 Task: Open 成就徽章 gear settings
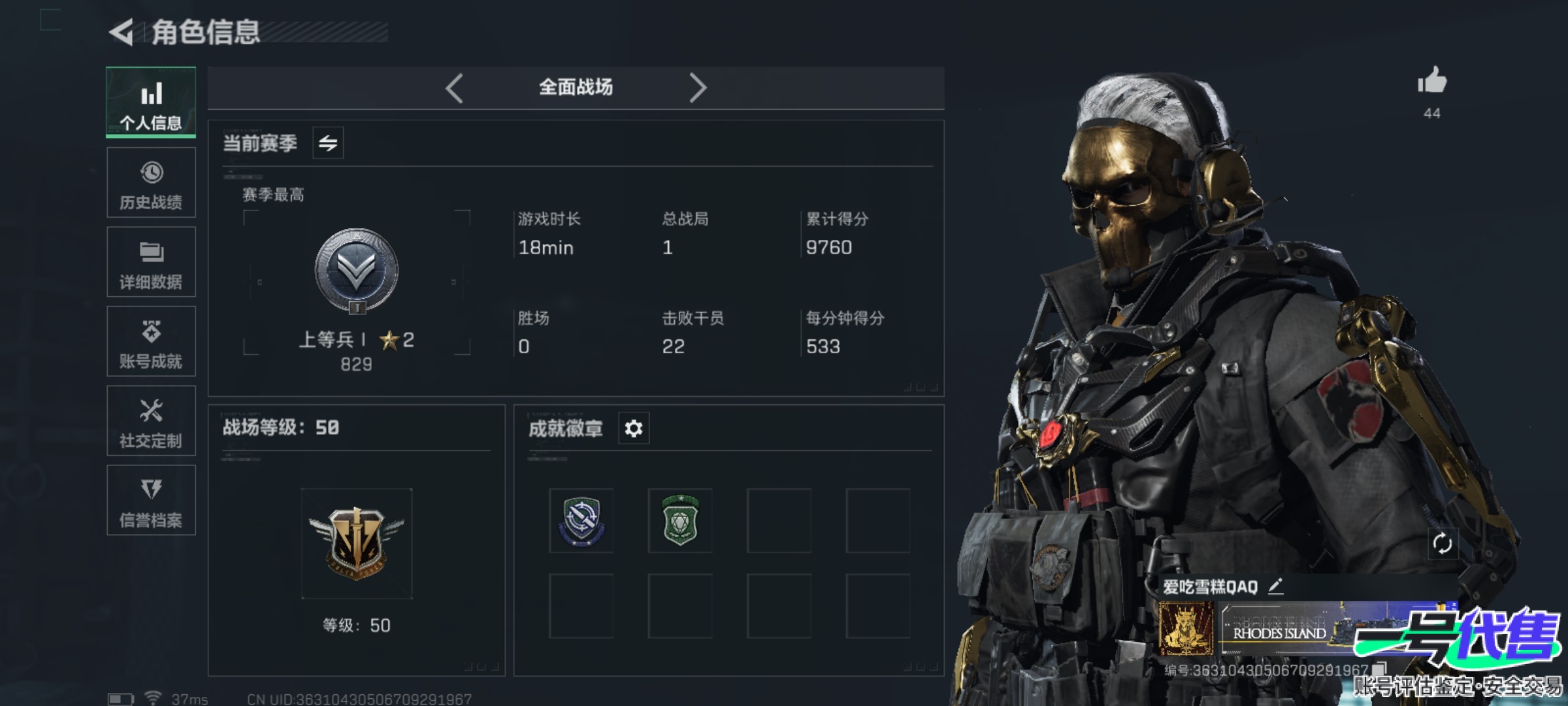point(634,428)
